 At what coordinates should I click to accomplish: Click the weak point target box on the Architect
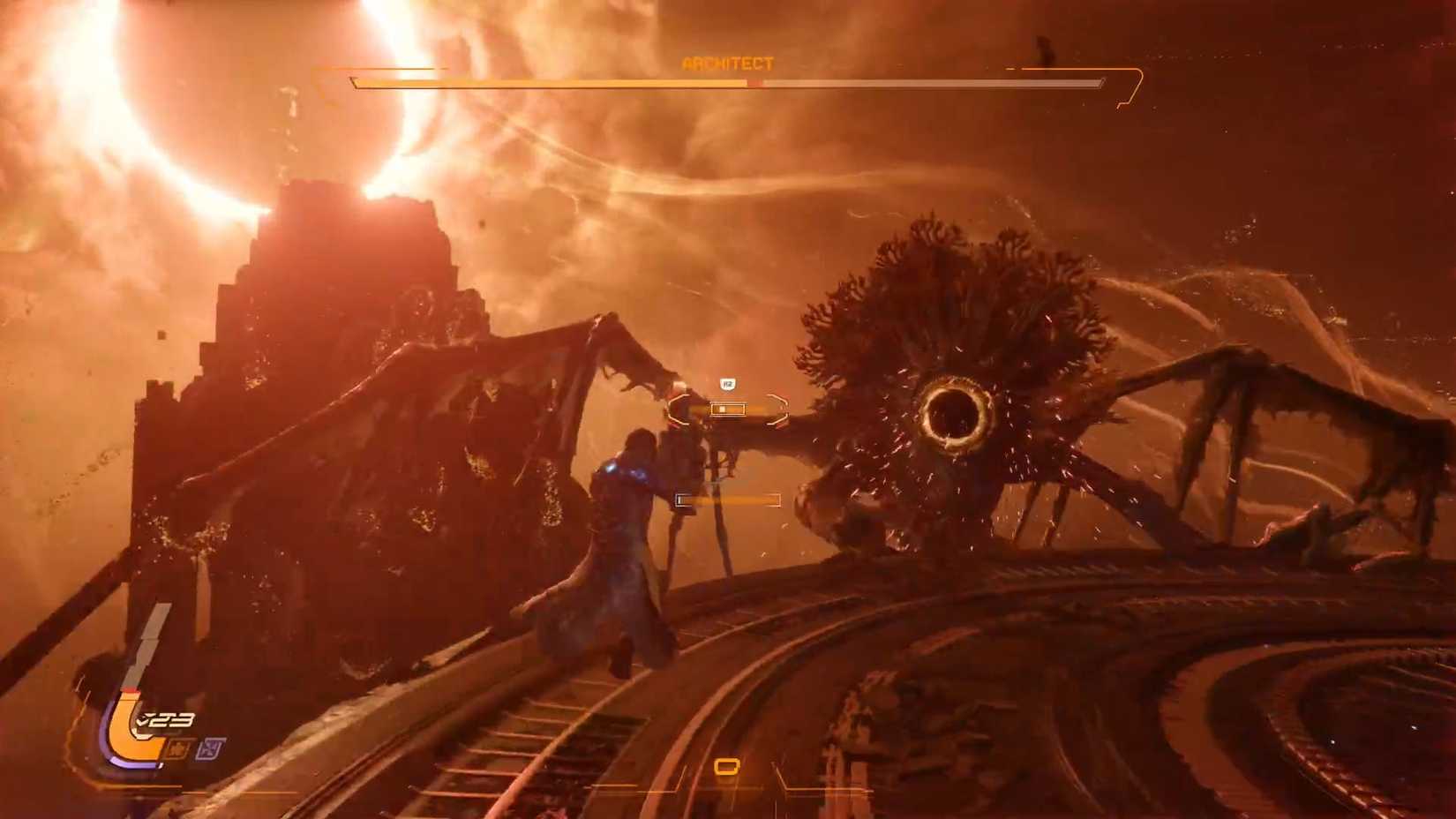point(728,409)
